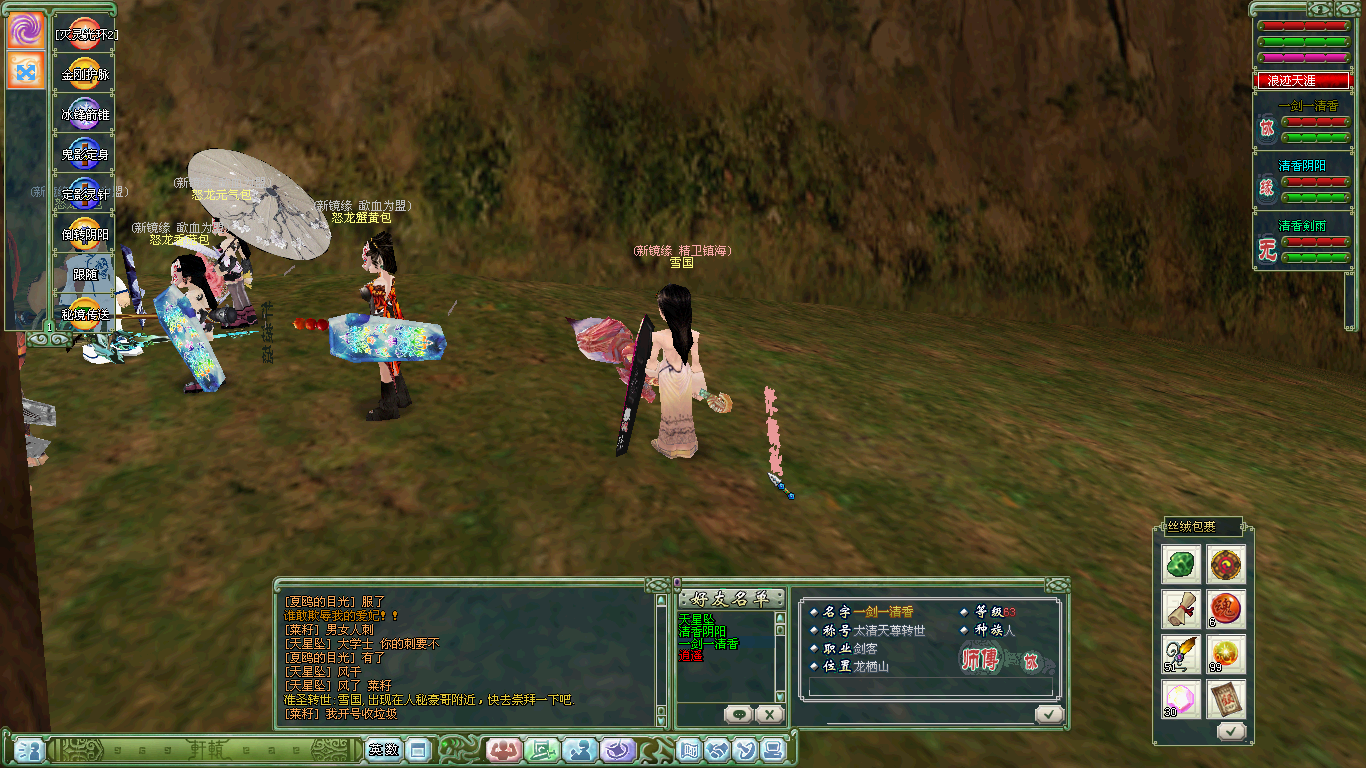Use the 秘境传送 teleport skill
The width and height of the screenshot is (1366, 768).
[85, 314]
